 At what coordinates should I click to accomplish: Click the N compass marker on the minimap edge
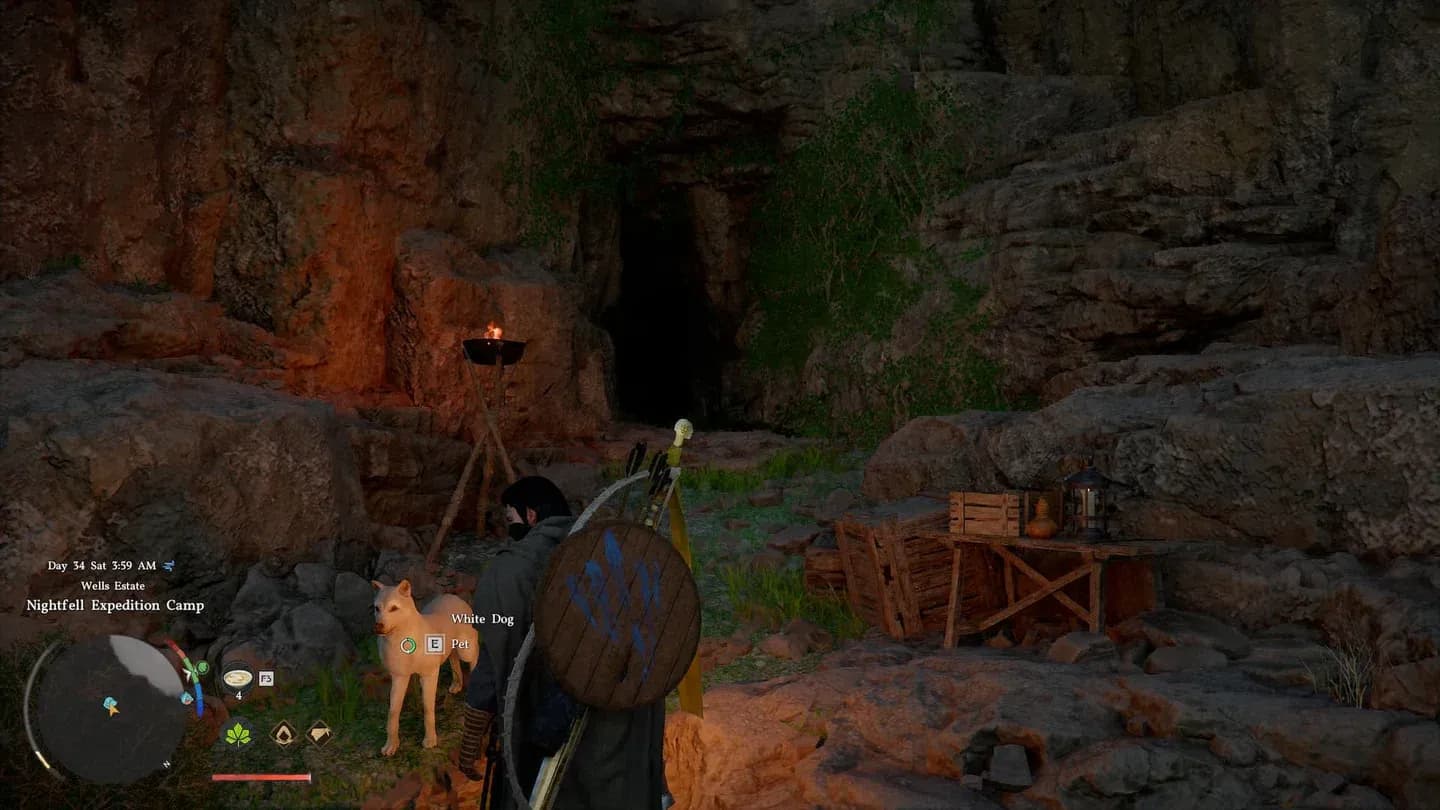point(165,762)
